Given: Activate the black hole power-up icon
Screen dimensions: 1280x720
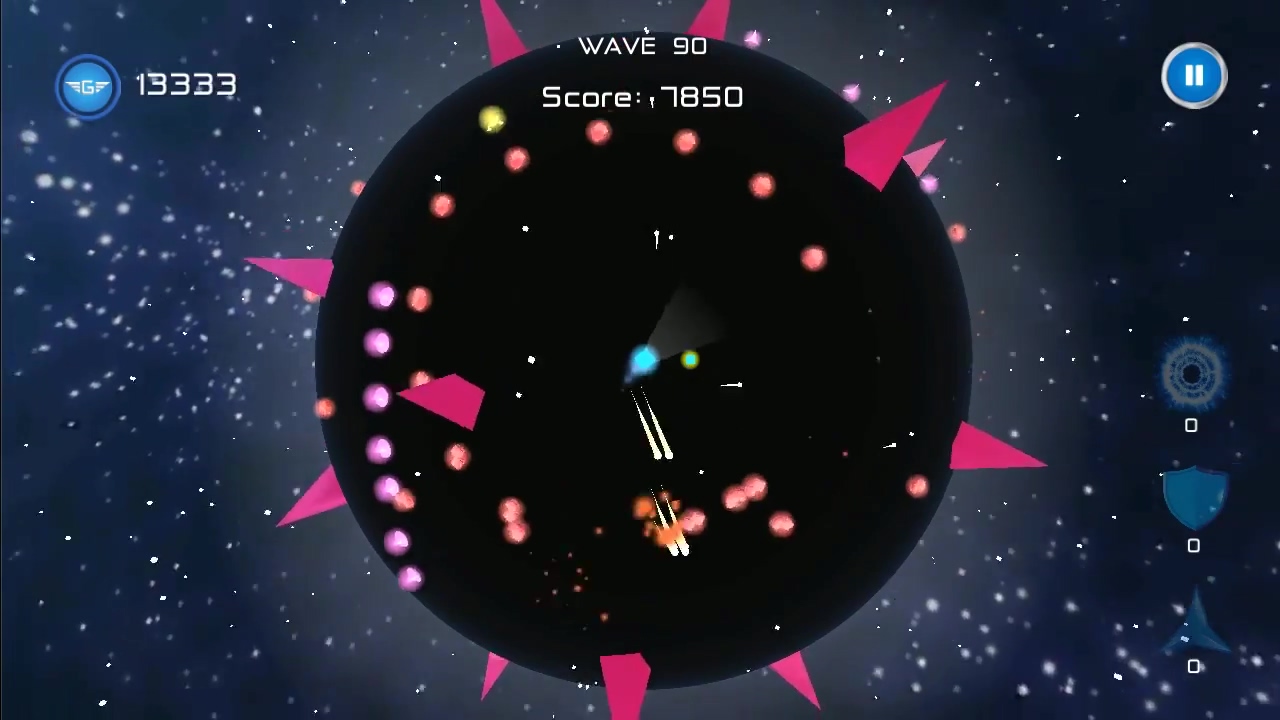Looking at the screenshot, I should point(1192,375).
